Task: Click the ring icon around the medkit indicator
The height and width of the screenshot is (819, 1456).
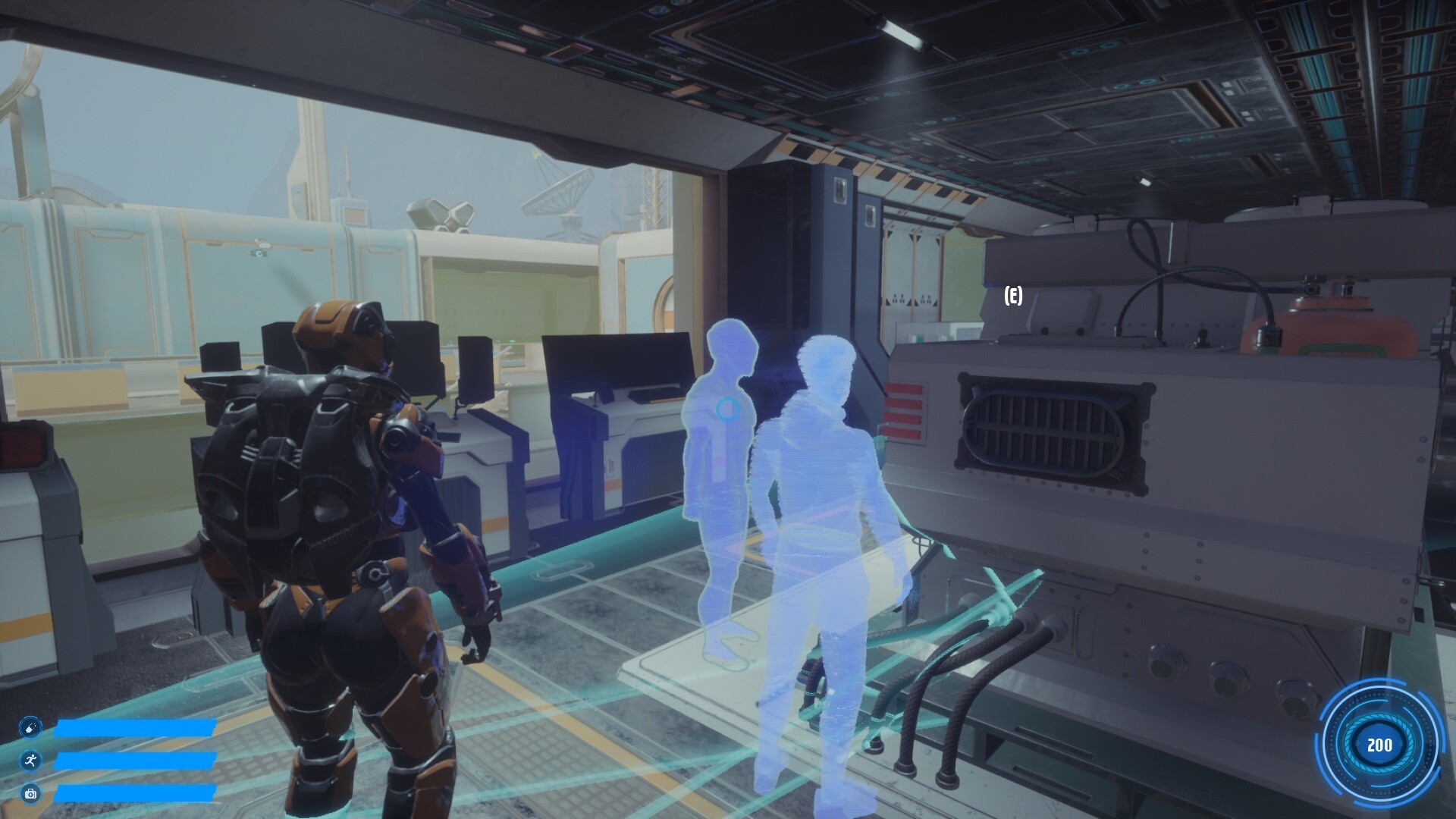Action: coord(30,782)
